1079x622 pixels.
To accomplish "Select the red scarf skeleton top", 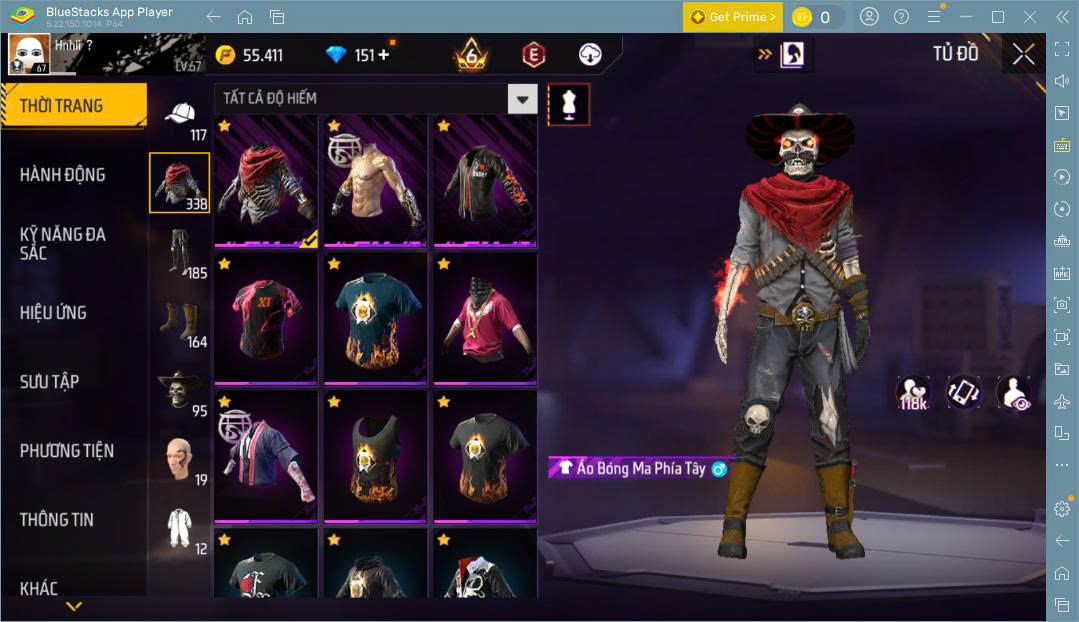I will point(266,181).
